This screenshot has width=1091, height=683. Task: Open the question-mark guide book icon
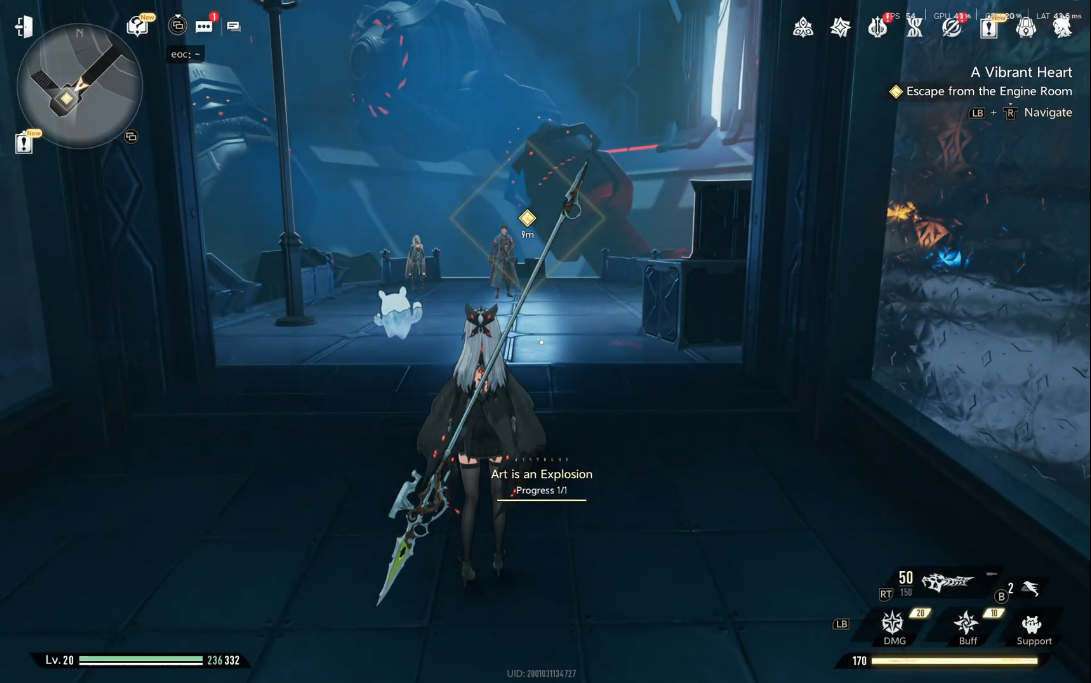(138, 26)
